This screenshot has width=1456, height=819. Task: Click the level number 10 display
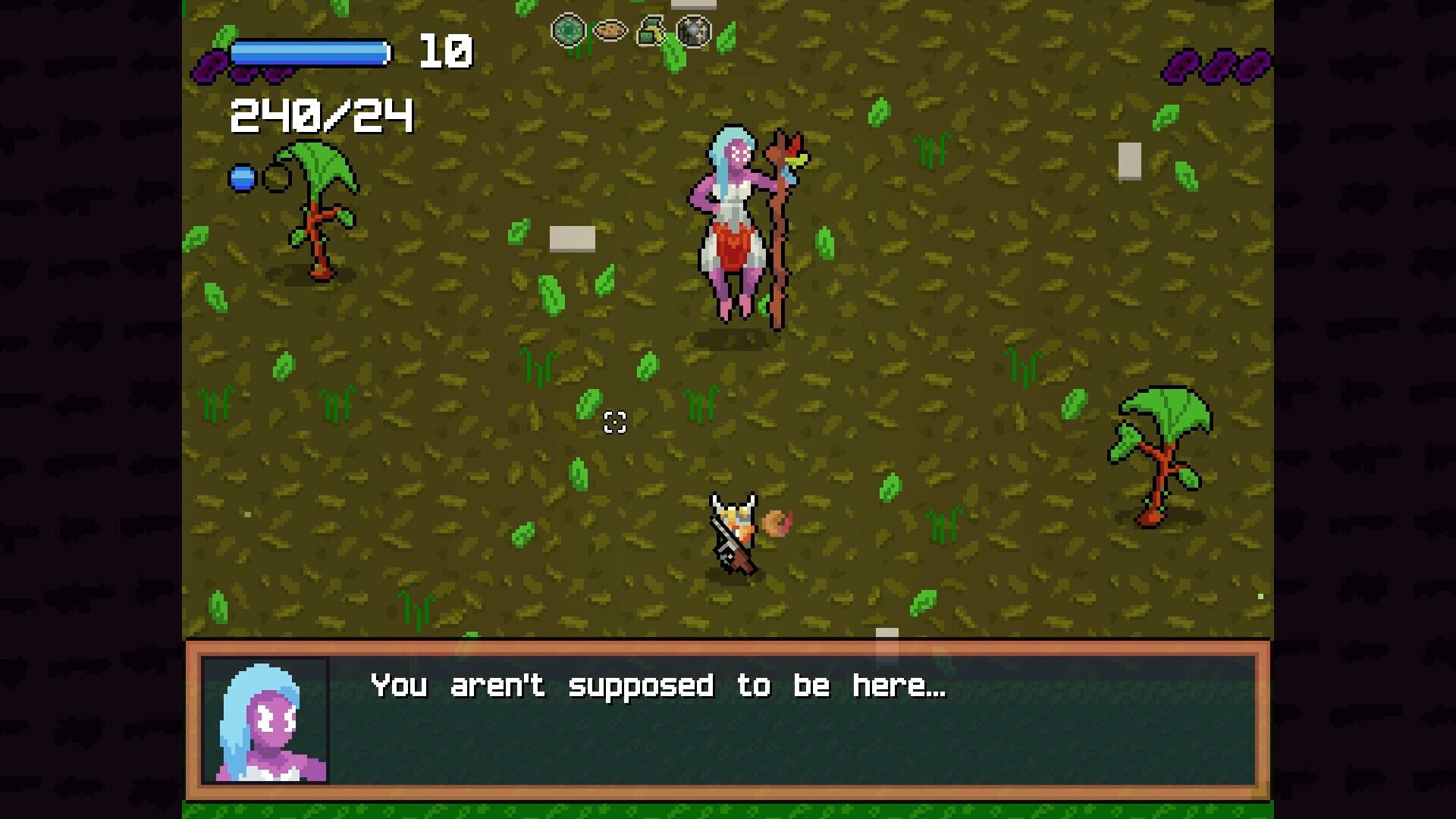coord(447,52)
